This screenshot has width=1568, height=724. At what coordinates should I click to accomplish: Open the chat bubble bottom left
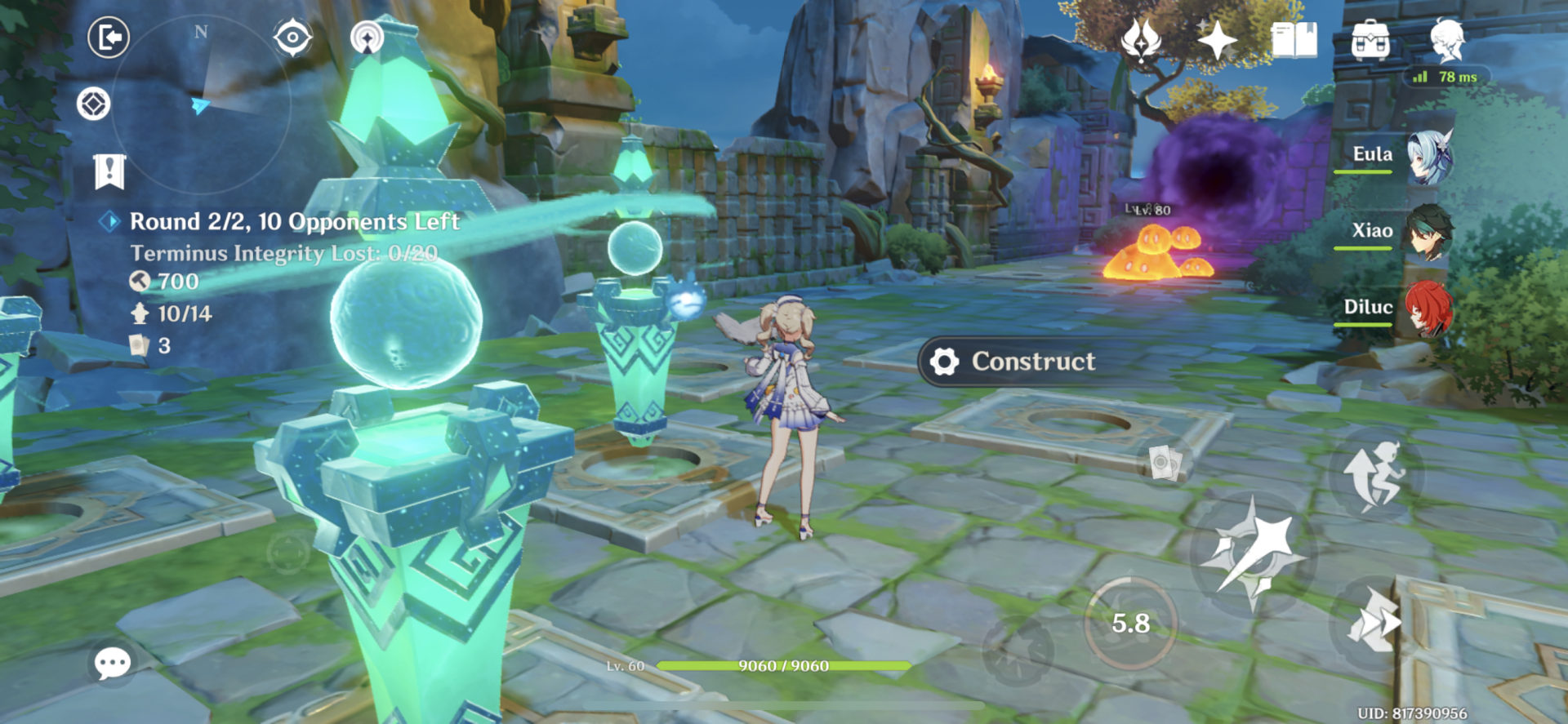click(113, 664)
